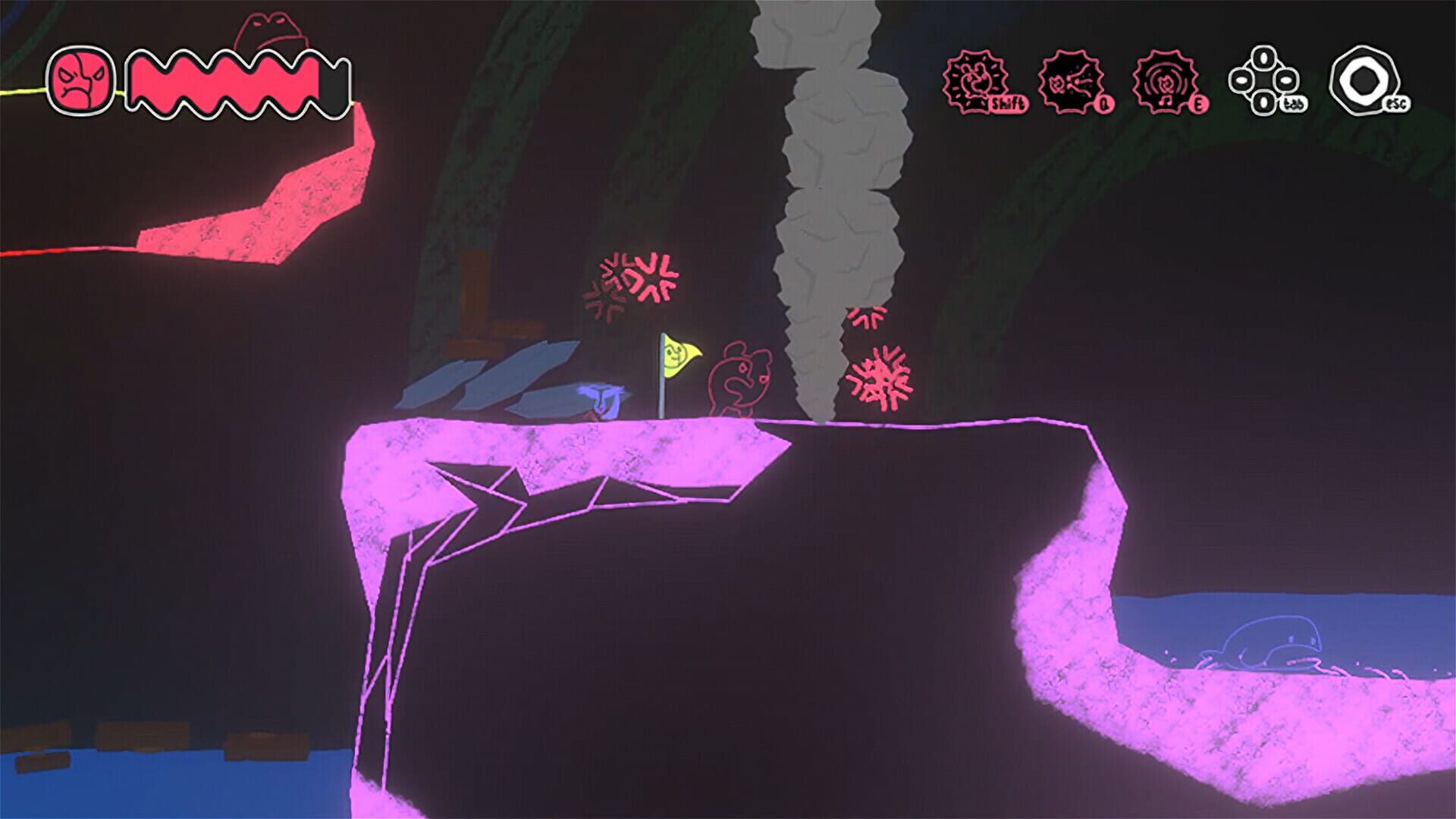The width and height of the screenshot is (1456, 819).
Task: Expand the tab label under the d-pad
Action: click(1295, 104)
